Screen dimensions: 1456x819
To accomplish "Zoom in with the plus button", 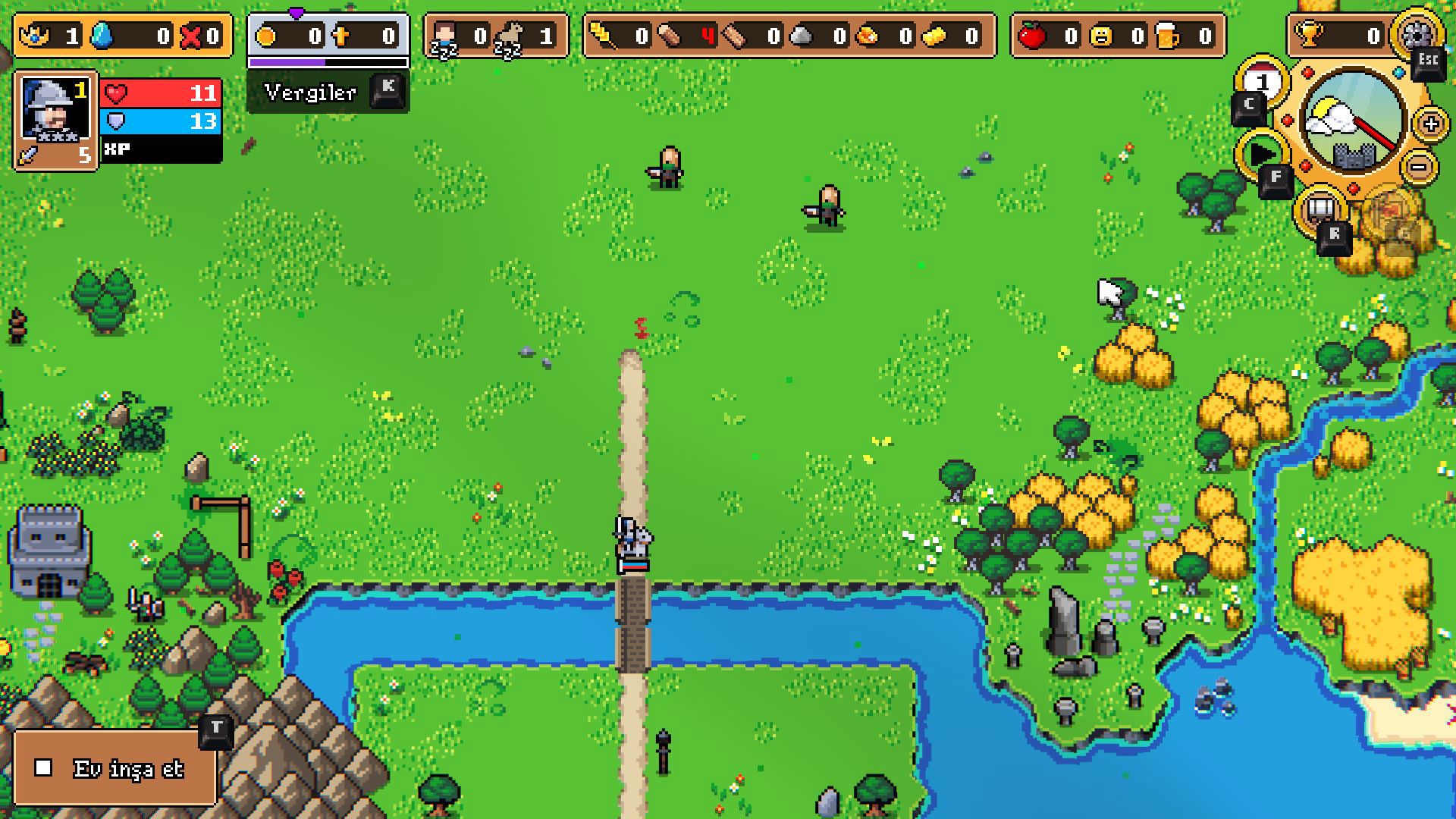I will coord(1430,124).
